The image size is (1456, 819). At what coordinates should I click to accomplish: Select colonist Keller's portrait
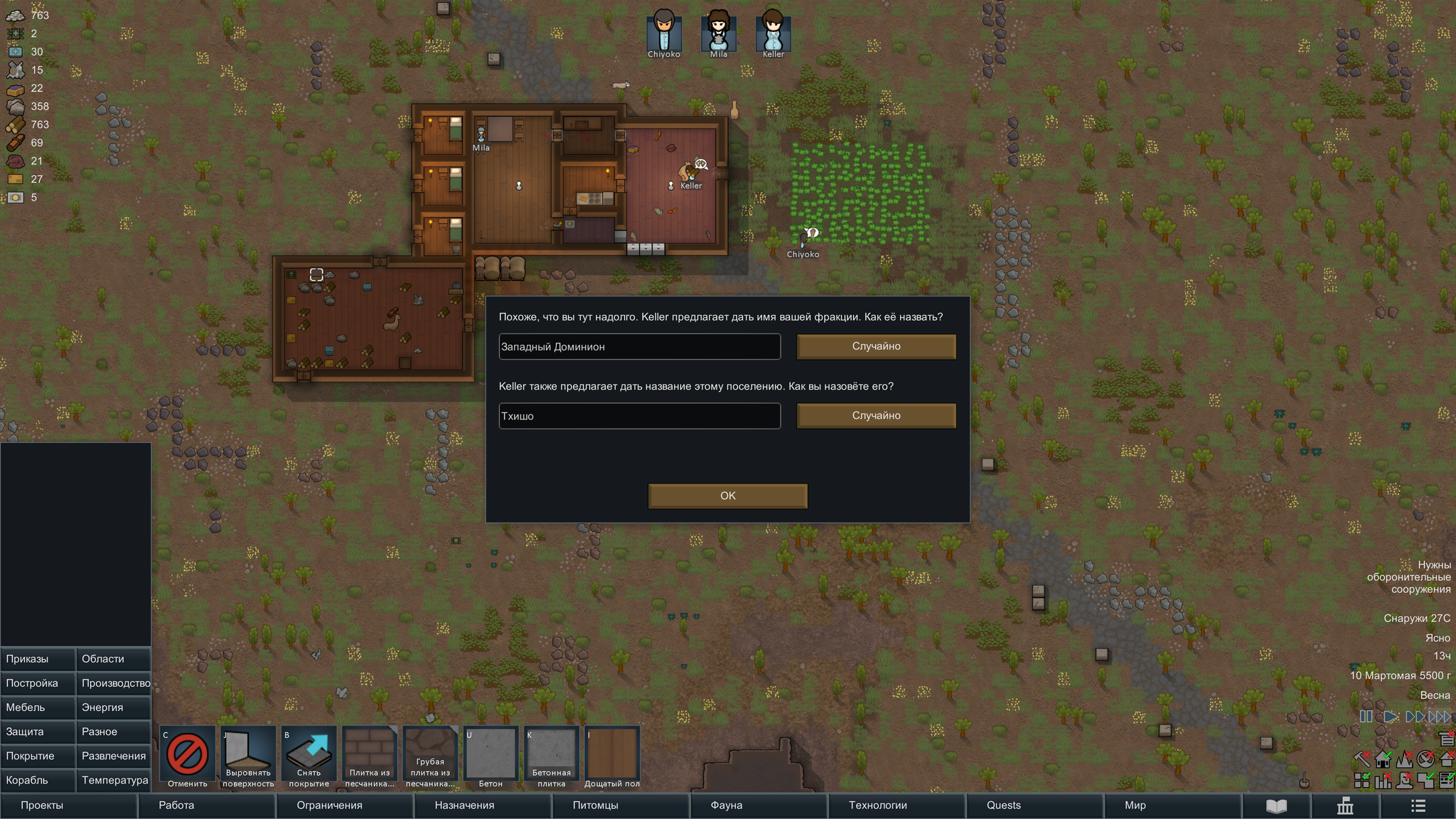[x=773, y=32]
